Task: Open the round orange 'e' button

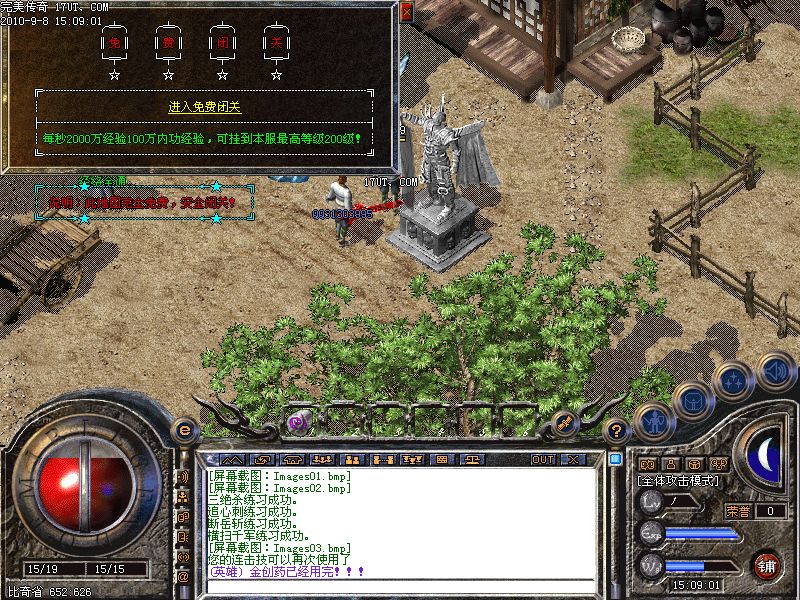Action: 183,430
